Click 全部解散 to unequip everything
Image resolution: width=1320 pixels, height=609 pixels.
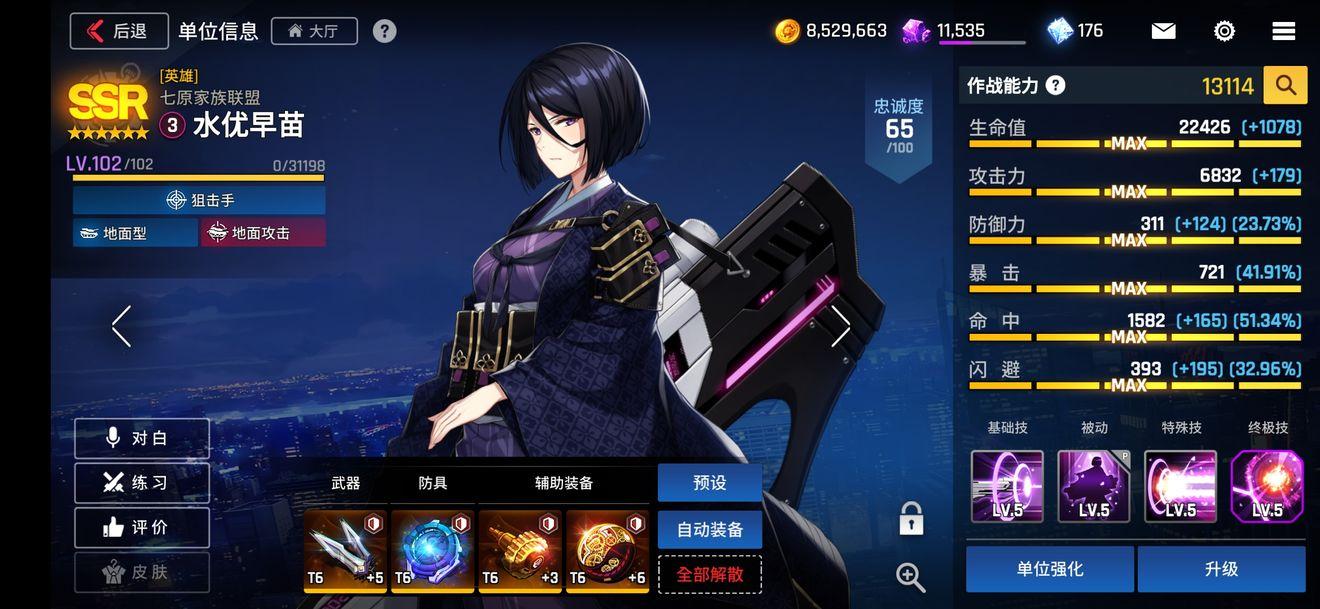709,575
